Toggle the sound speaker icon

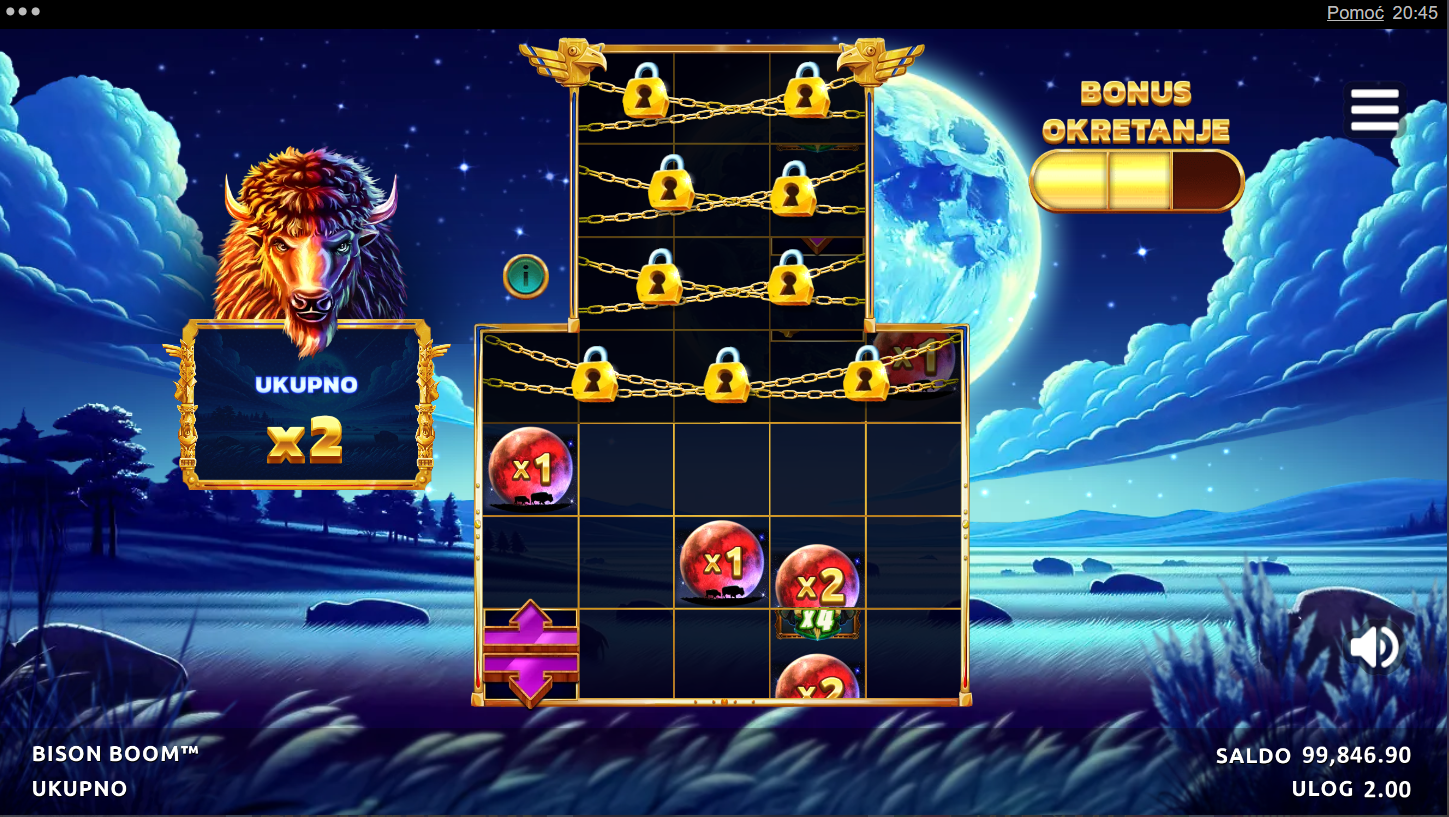click(1374, 647)
